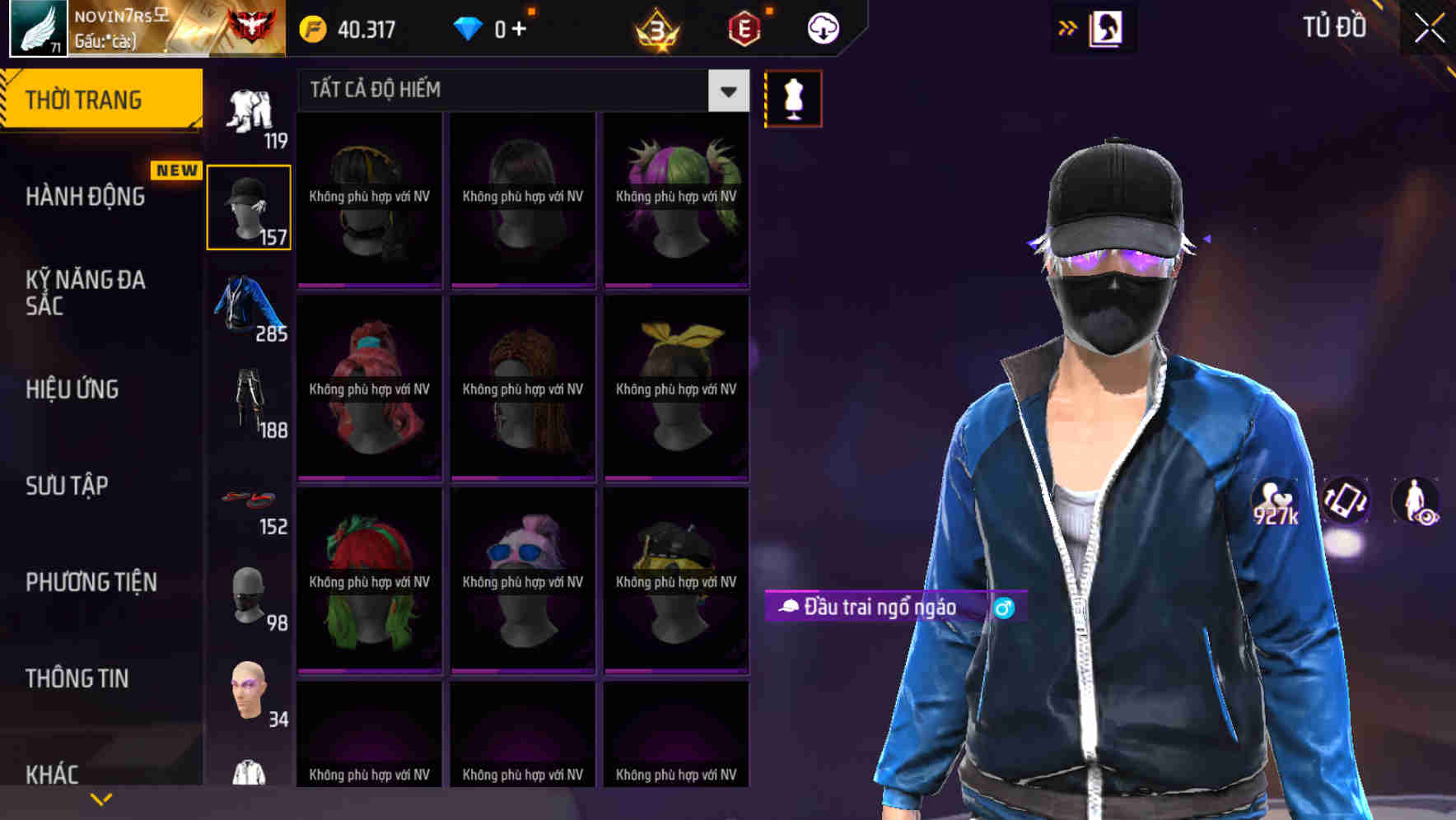Click the cloud download icon
Viewport: 1456px width, 820px height.
click(822, 27)
